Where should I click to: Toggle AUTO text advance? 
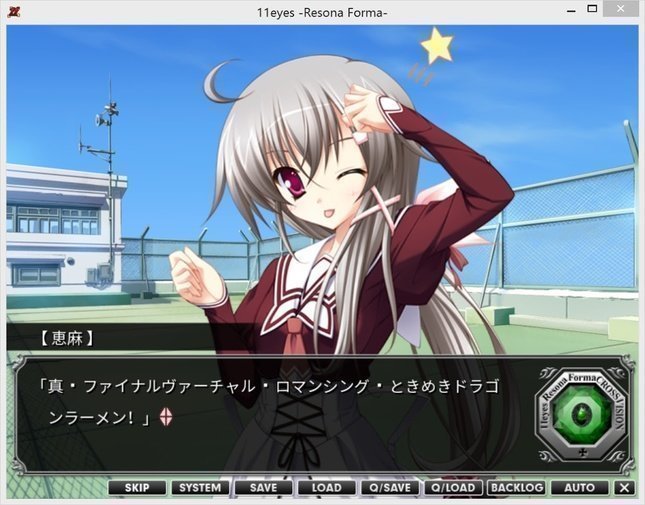click(579, 488)
